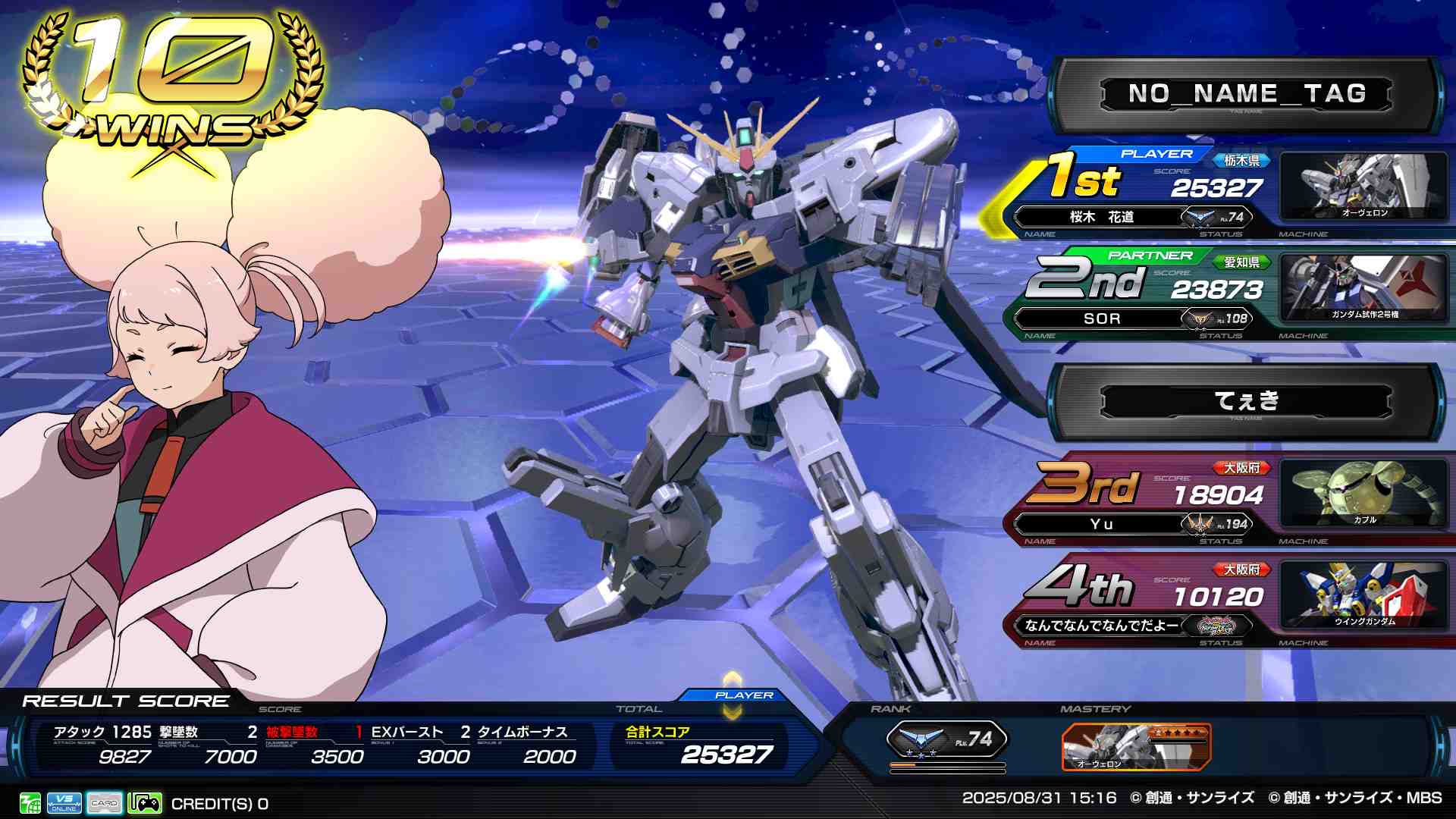Screen dimensions: 1456x819
Task: Pick the 4th place player なんでなんでなんでだよー
Action: point(1101,626)
